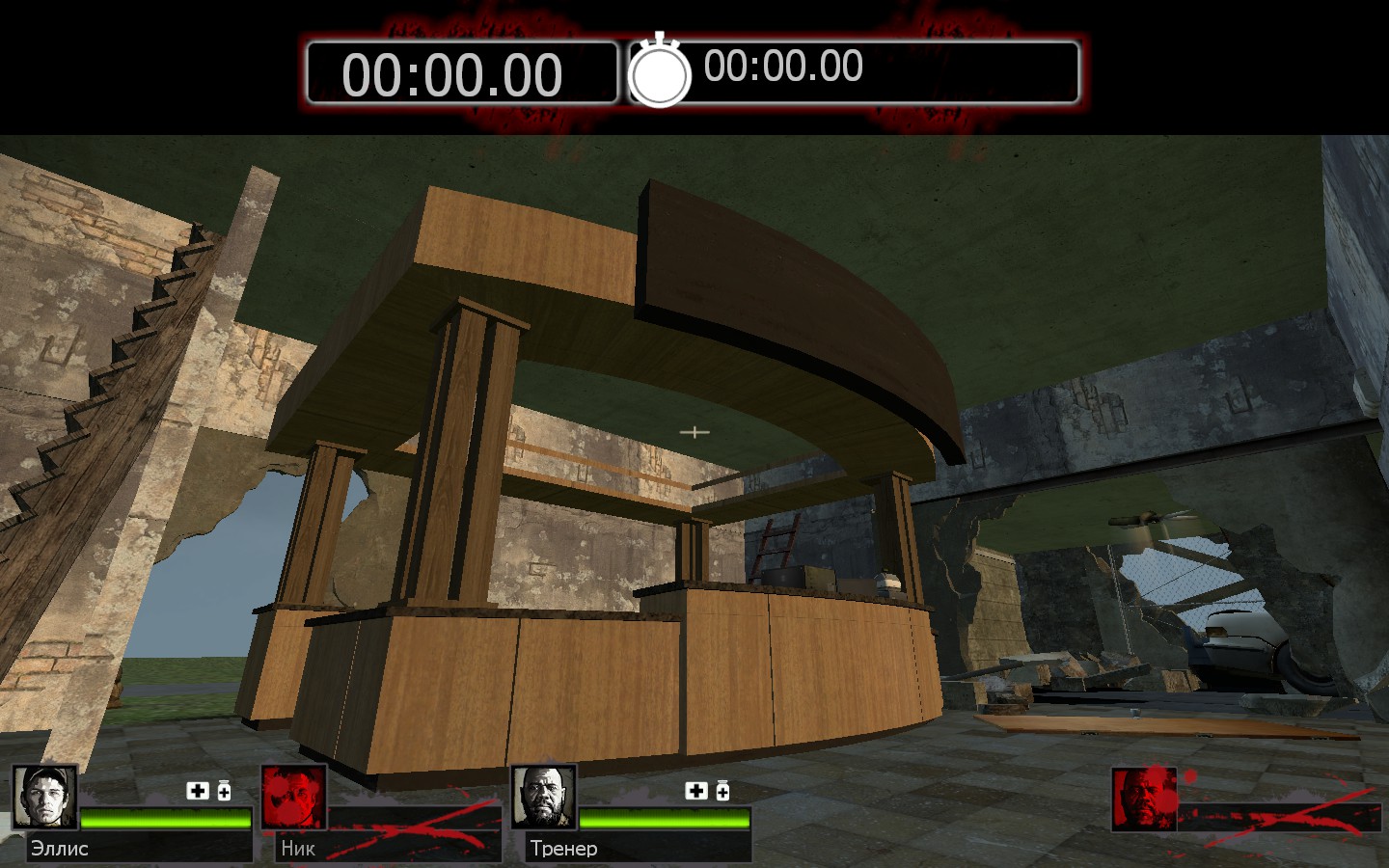
Task: Click Ellis's first aid kit icon
Action: tap(198, 791)
